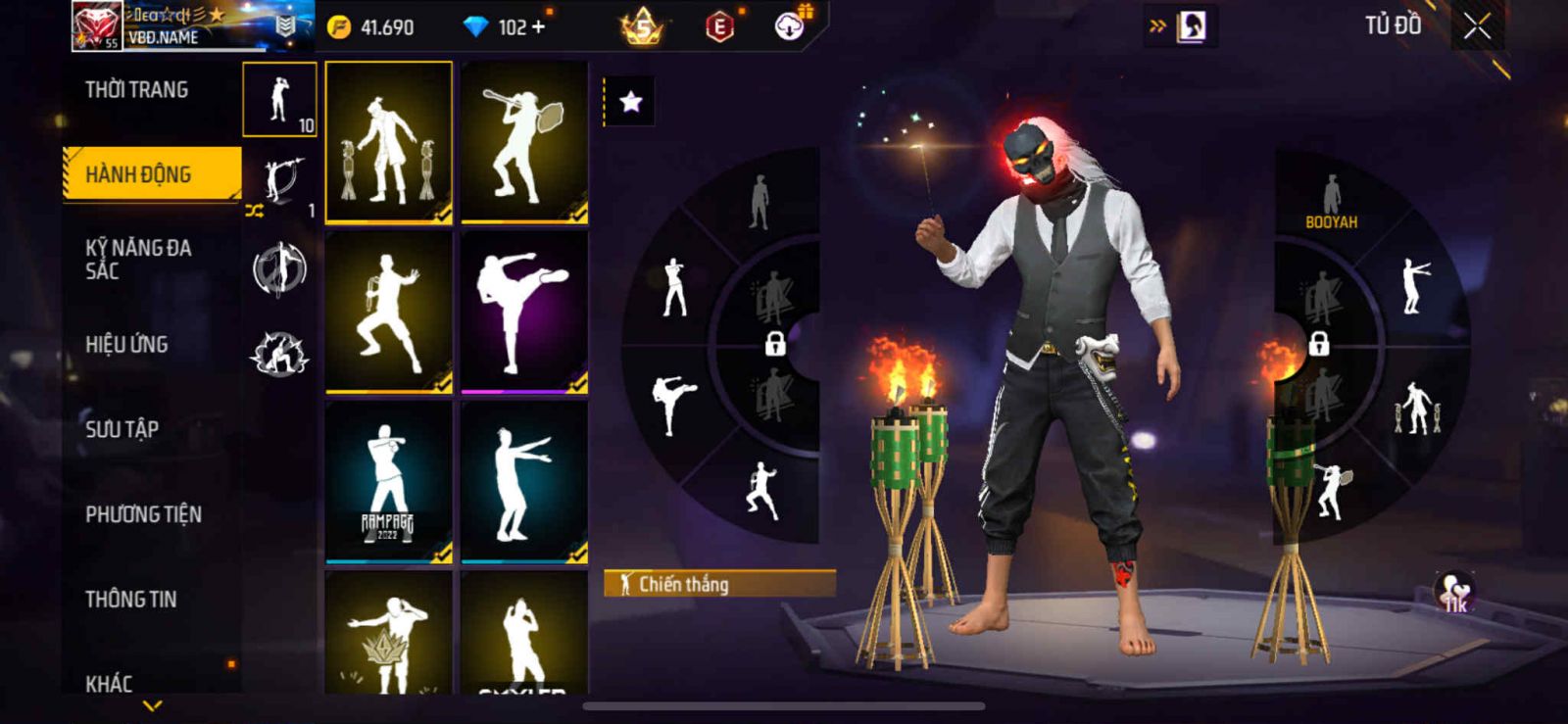Click the download cloud icon

790,25
